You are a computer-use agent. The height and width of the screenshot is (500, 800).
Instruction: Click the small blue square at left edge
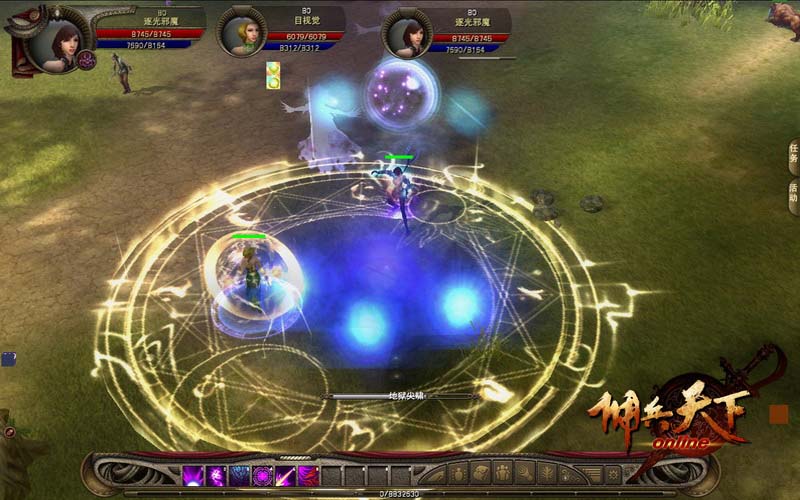(8, 357)
